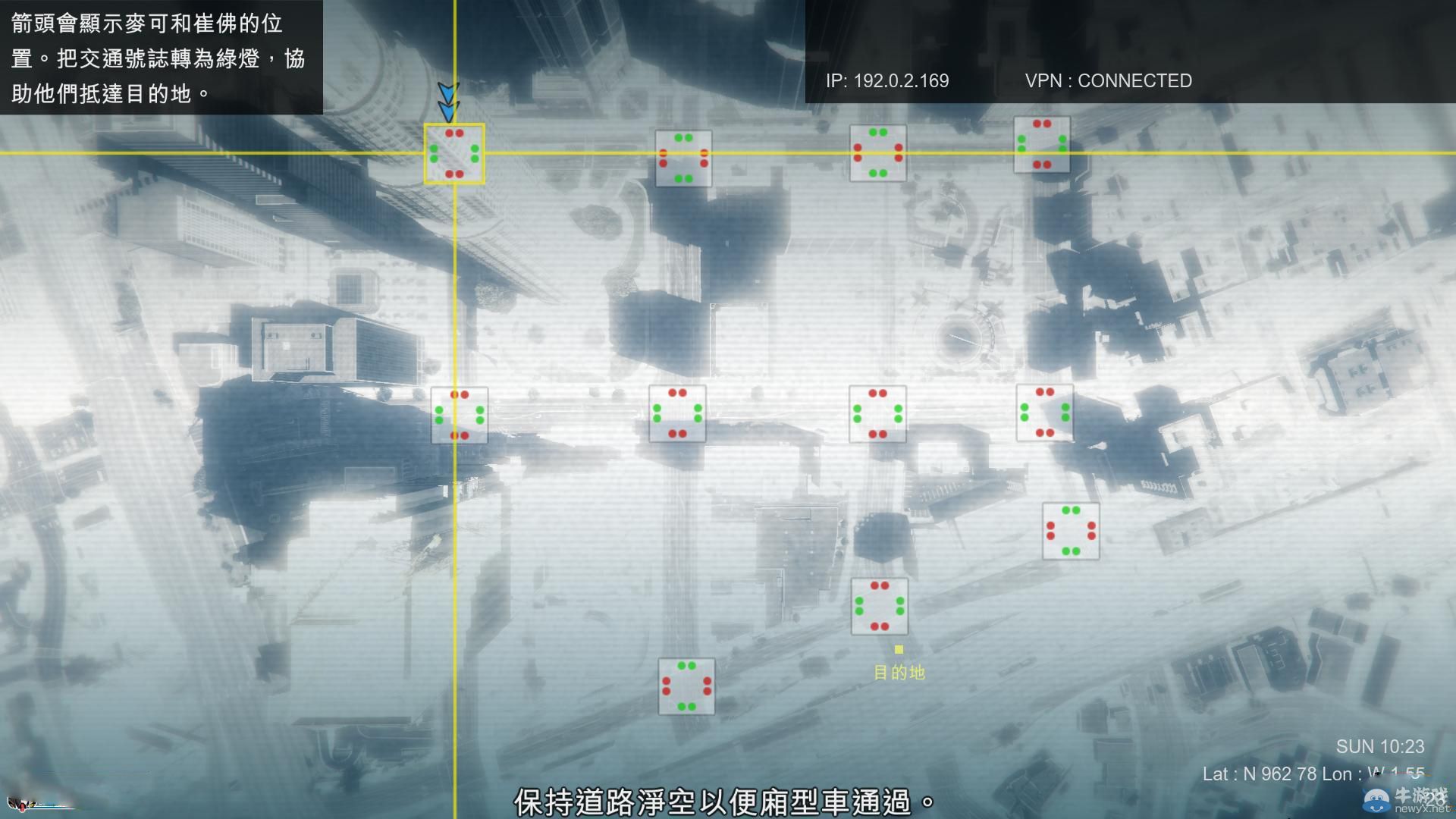The width and height of the screenshot is (1456, 819).
Task: Click the subtitle text at screen bottom
Action: click(723, 799)
